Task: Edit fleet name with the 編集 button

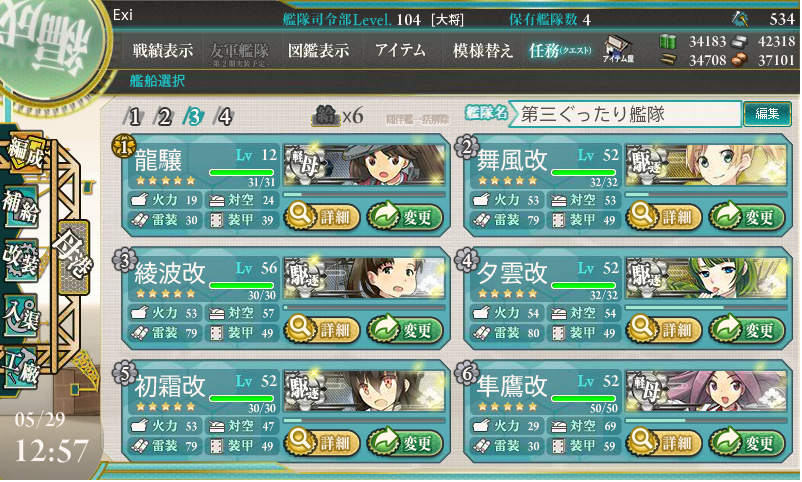Action: coord(767,115)
